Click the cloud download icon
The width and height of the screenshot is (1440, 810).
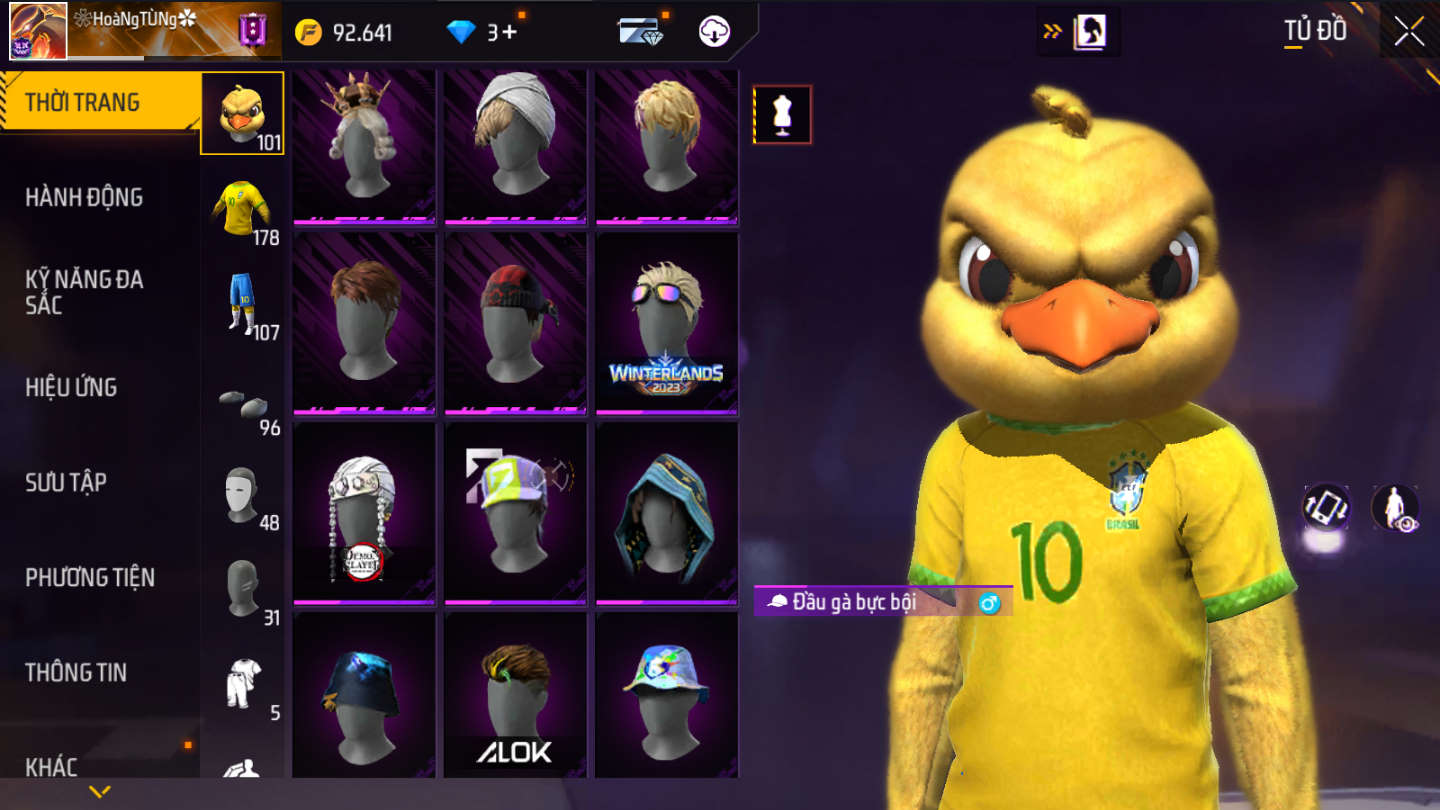(714, 32)
